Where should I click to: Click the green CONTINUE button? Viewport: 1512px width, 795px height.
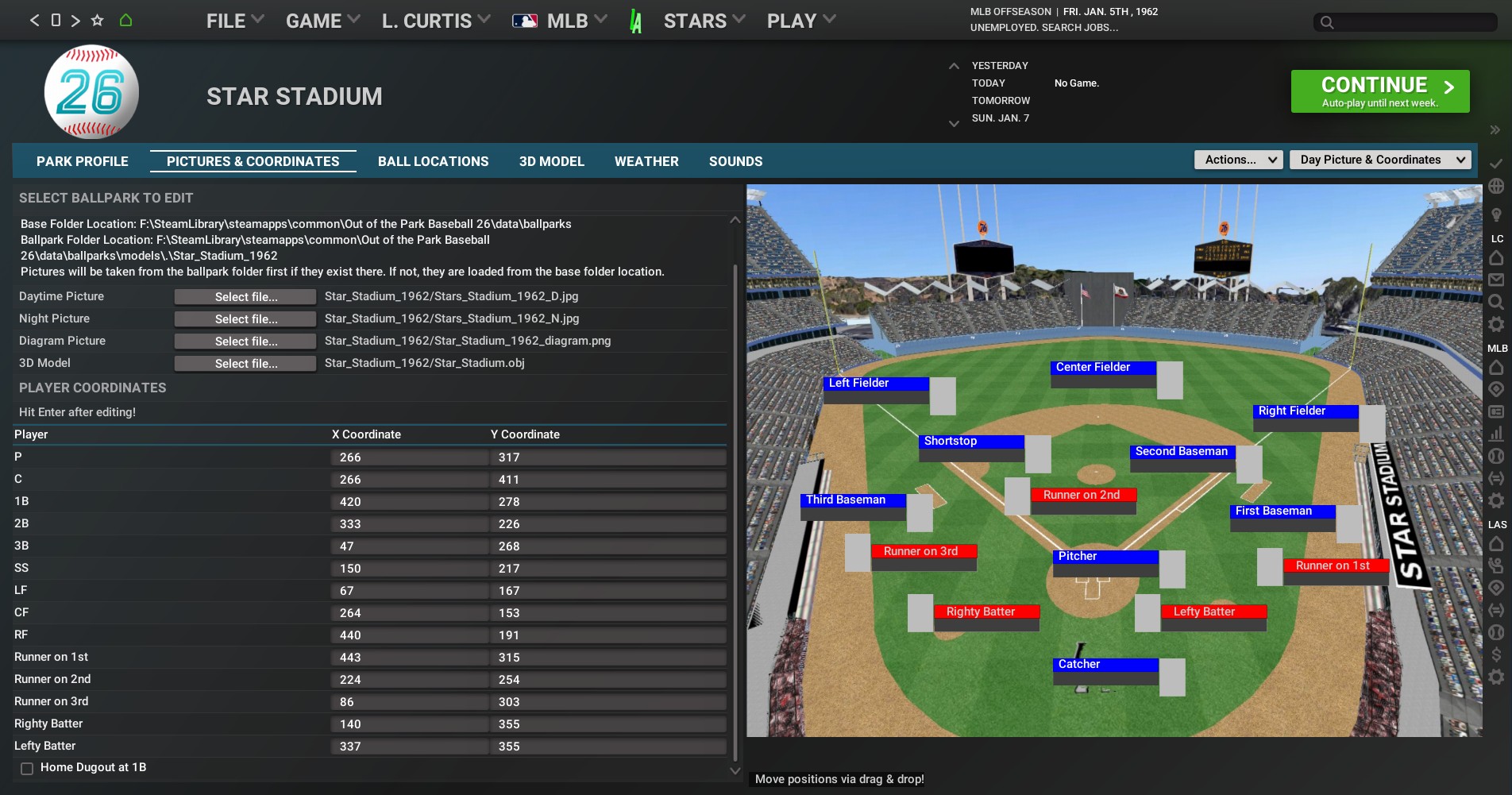[x=1379, y=91]
